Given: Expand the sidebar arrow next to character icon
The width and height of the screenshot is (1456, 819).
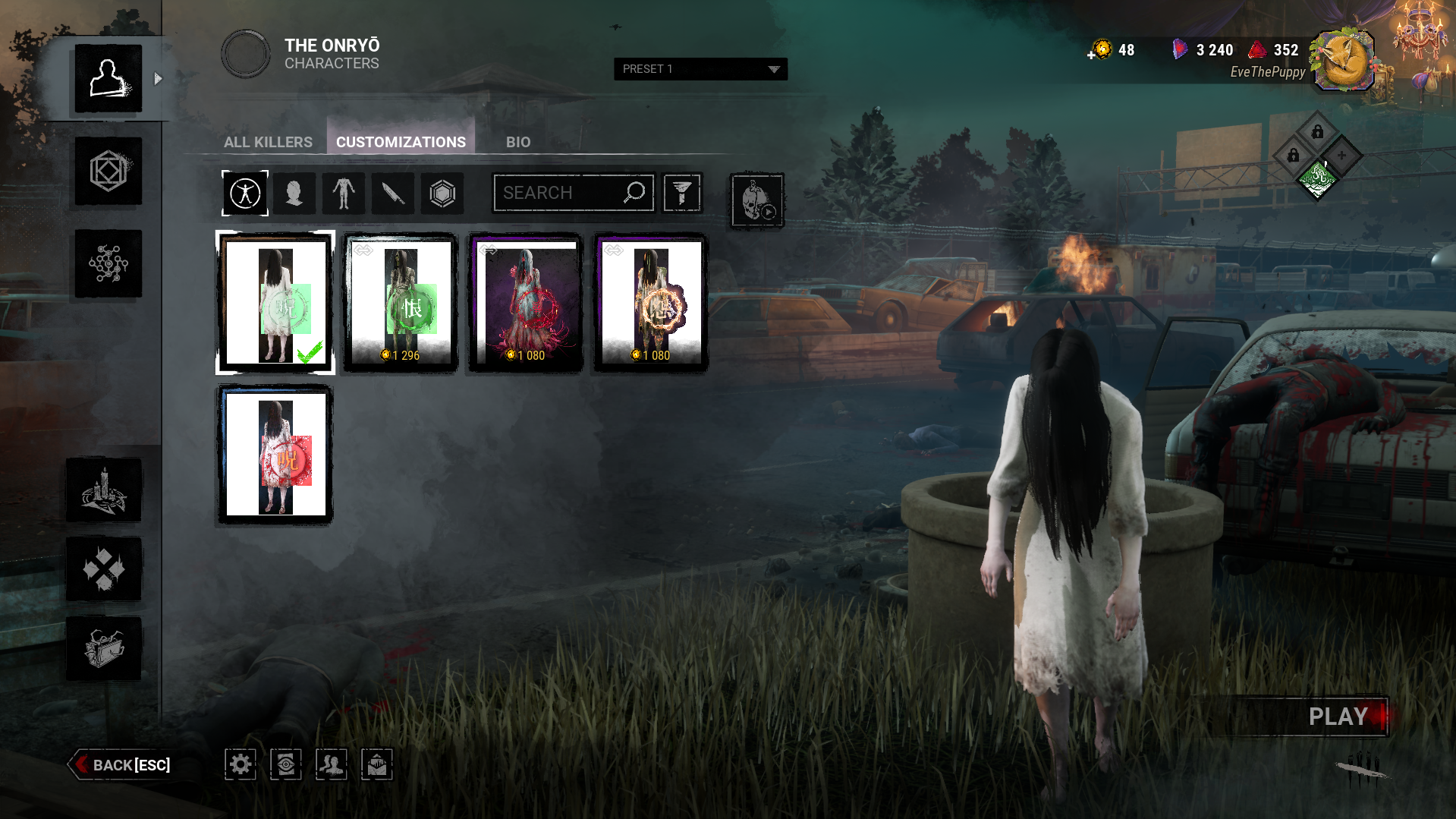Looking at the screenshot, I should click(x=157, y=77).
